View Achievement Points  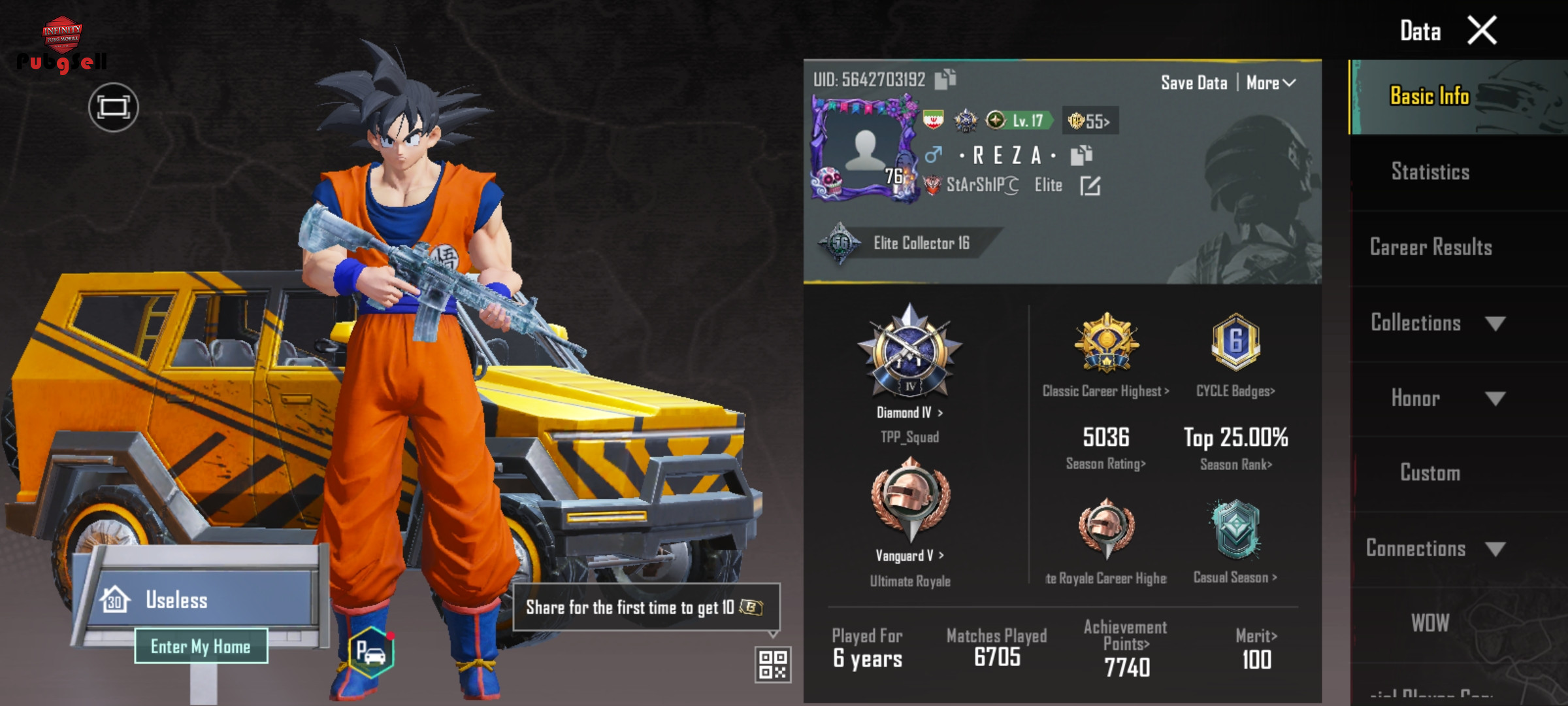[1126, 644]
